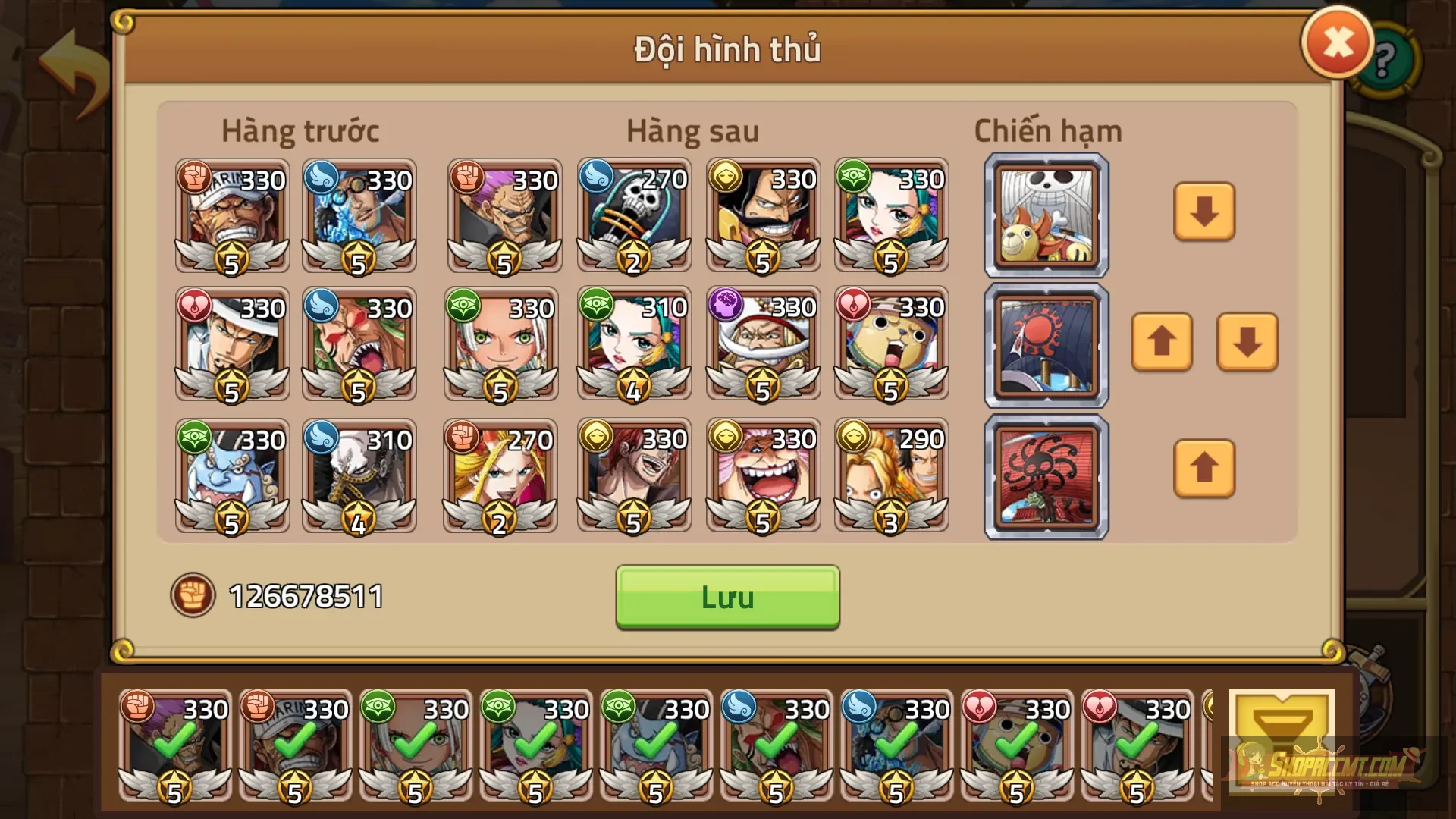Select Brook's skeleton portrait in Hàng sau

click(x=633, y=218)
